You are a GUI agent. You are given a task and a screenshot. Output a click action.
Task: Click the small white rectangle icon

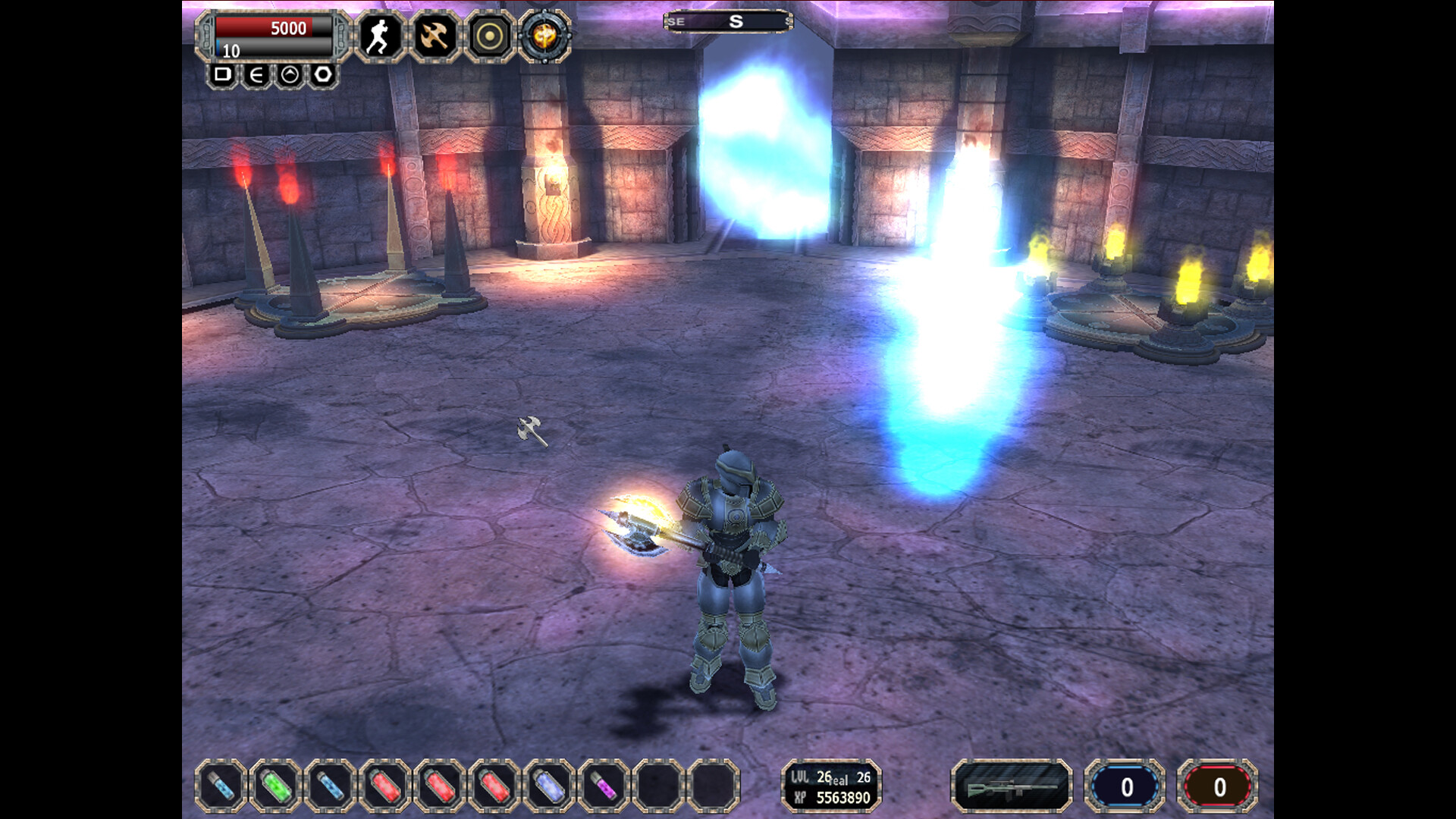click(222, 74)
